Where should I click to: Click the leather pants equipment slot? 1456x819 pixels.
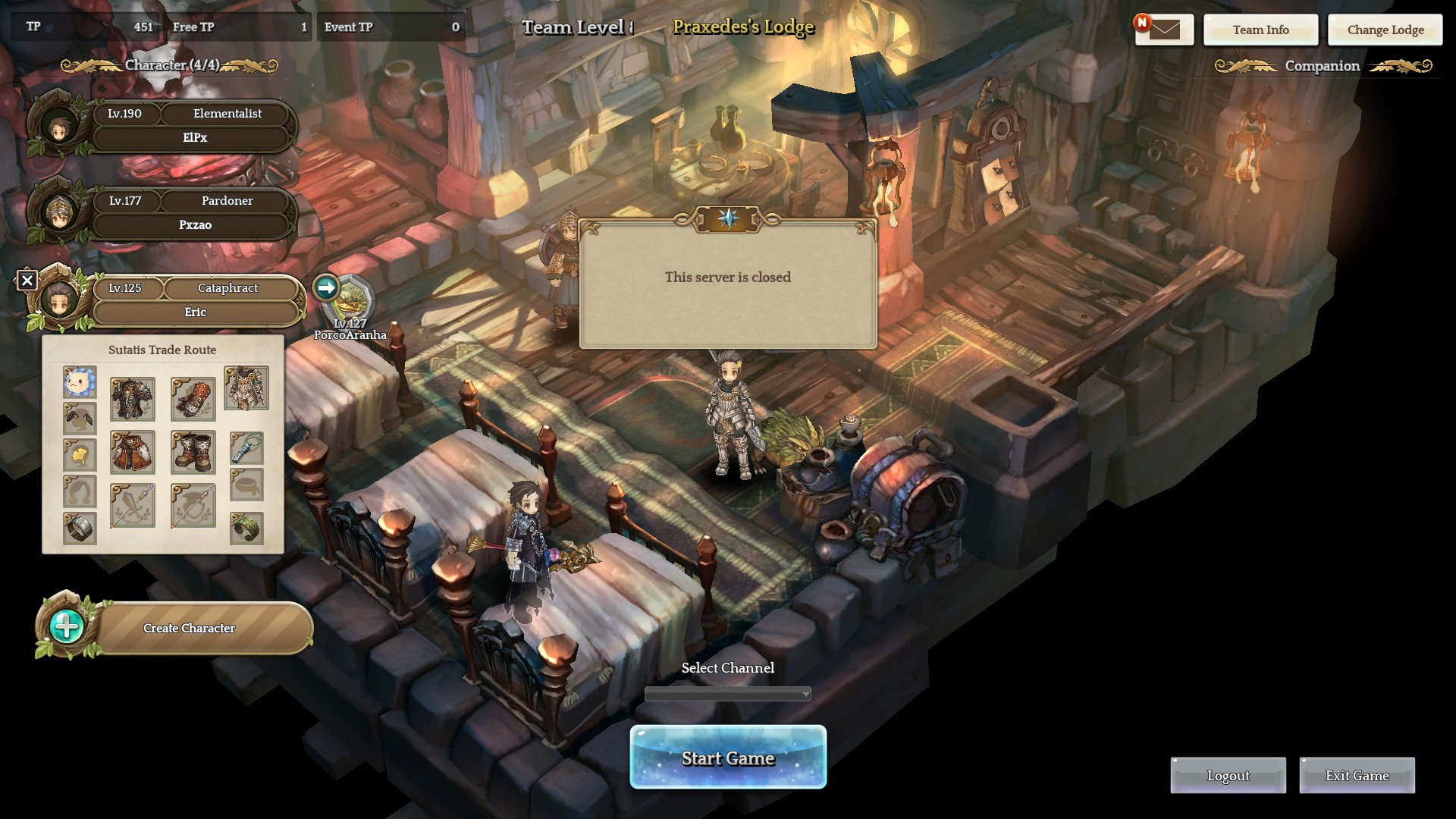tap(133, 452)
